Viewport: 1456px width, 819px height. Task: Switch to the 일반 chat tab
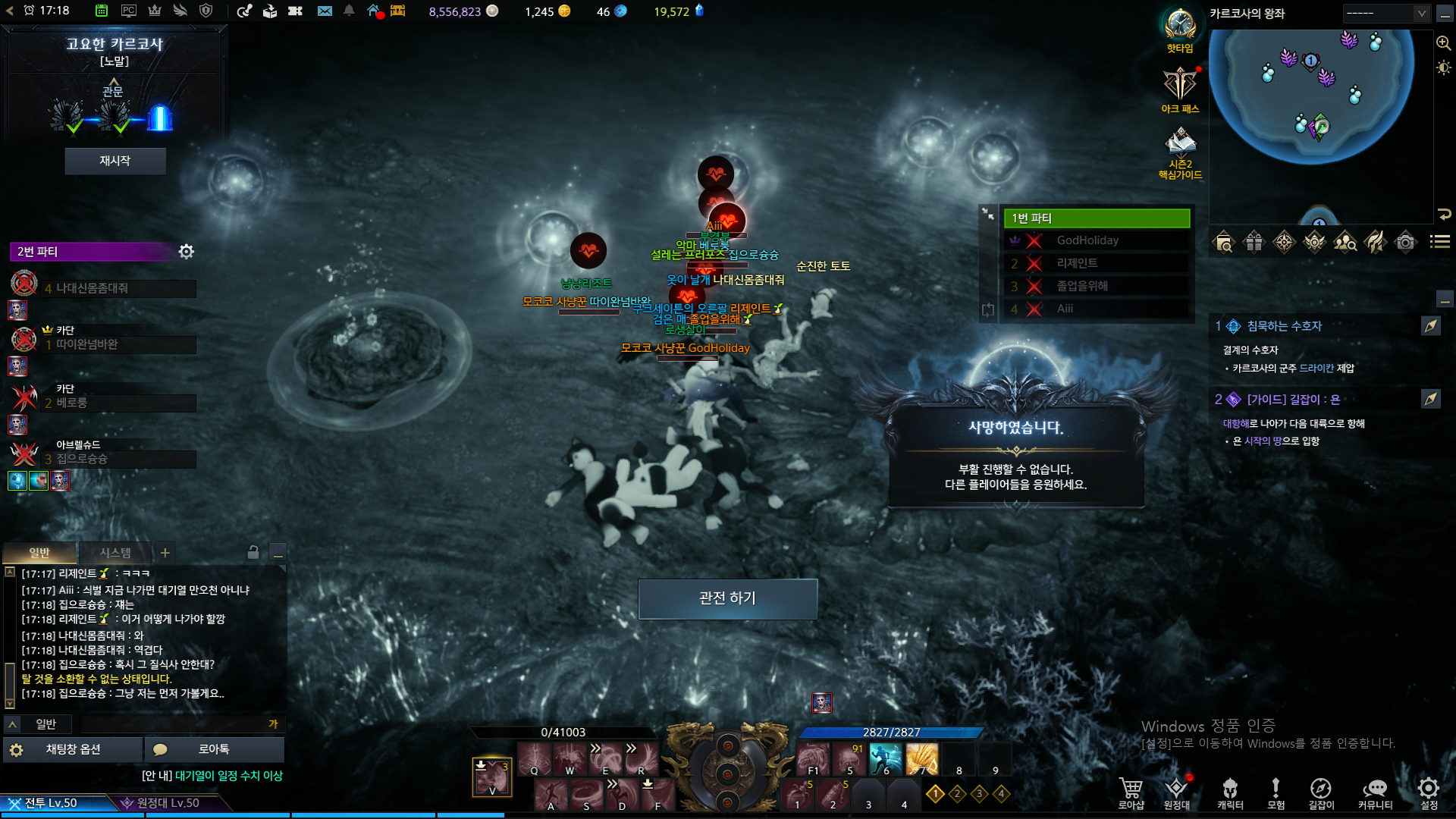[x=39, y=553]
